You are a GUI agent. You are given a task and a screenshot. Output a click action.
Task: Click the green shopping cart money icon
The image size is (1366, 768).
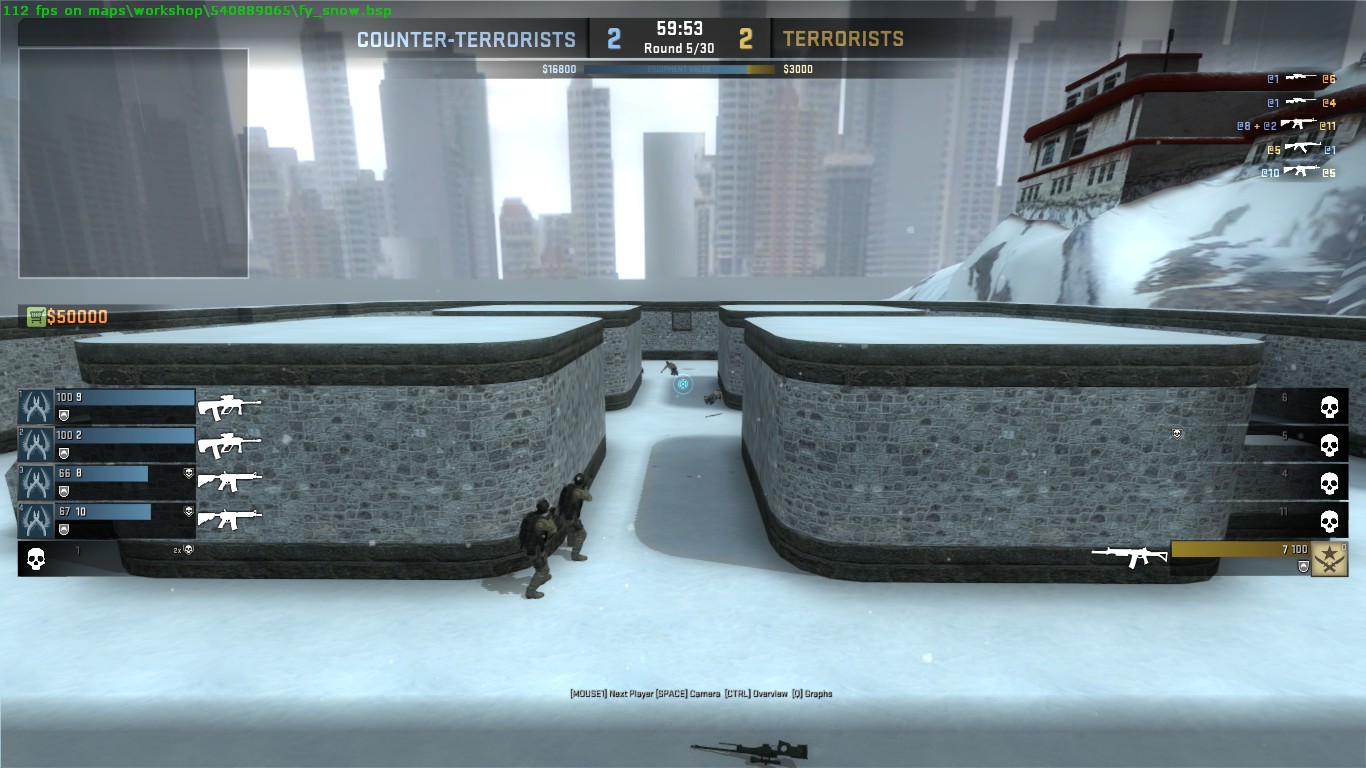37,317
